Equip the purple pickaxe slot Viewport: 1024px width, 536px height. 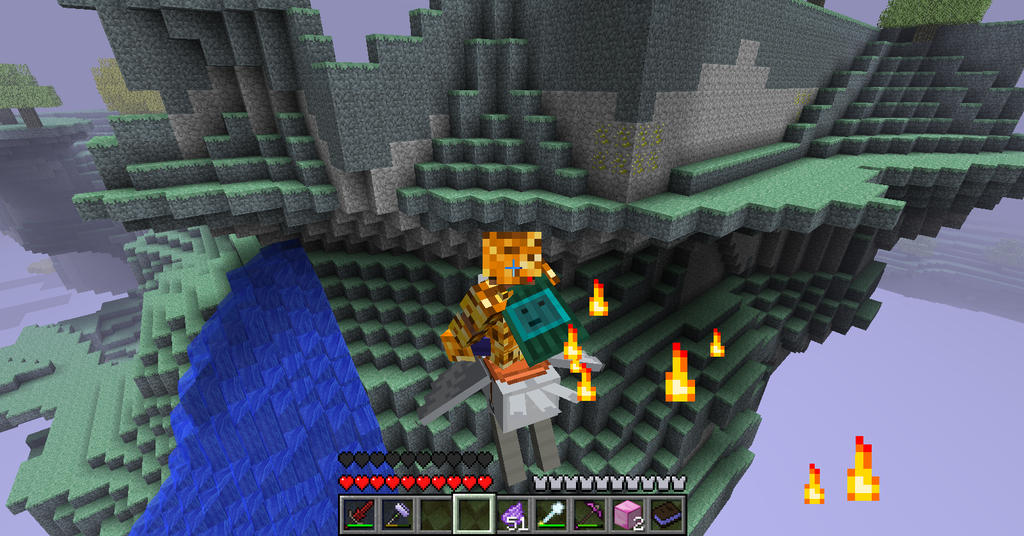click(x=589, y=515)
